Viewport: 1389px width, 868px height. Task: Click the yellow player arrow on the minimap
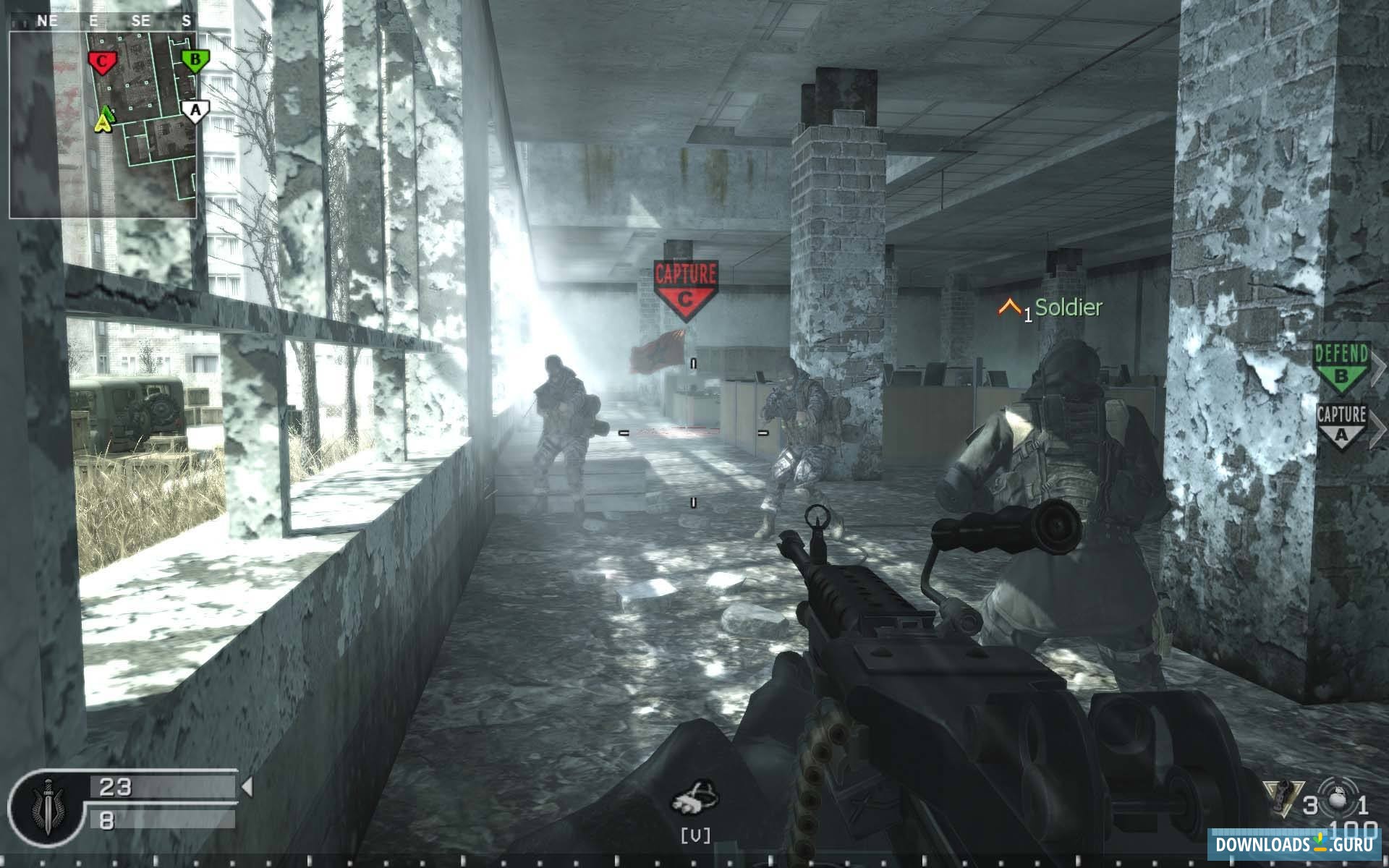point(106,120)
